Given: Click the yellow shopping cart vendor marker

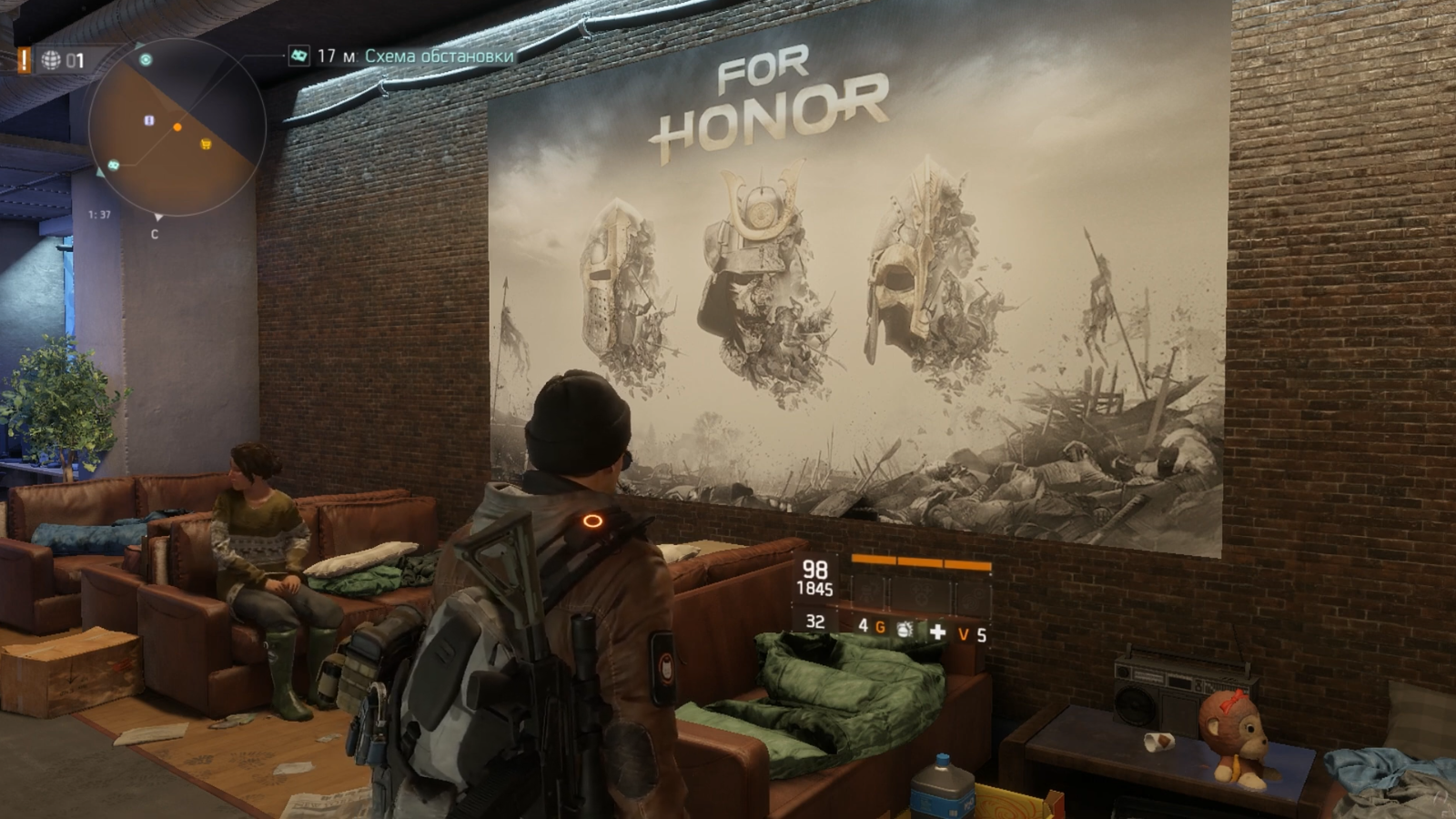Looking at the screenshot, I should [207, 144].
